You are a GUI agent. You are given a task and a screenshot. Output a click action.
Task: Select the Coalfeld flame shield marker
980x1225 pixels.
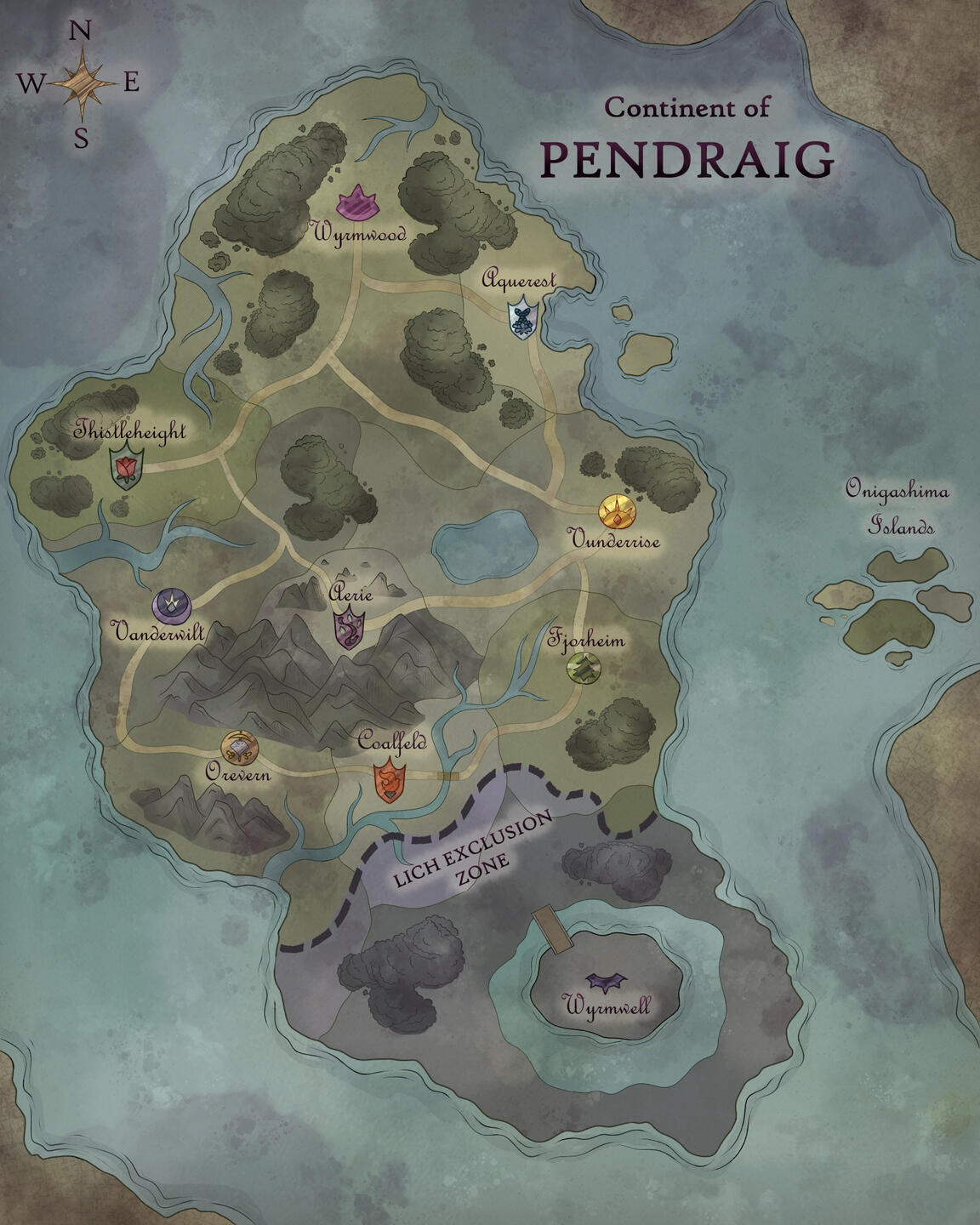(390, 782)
